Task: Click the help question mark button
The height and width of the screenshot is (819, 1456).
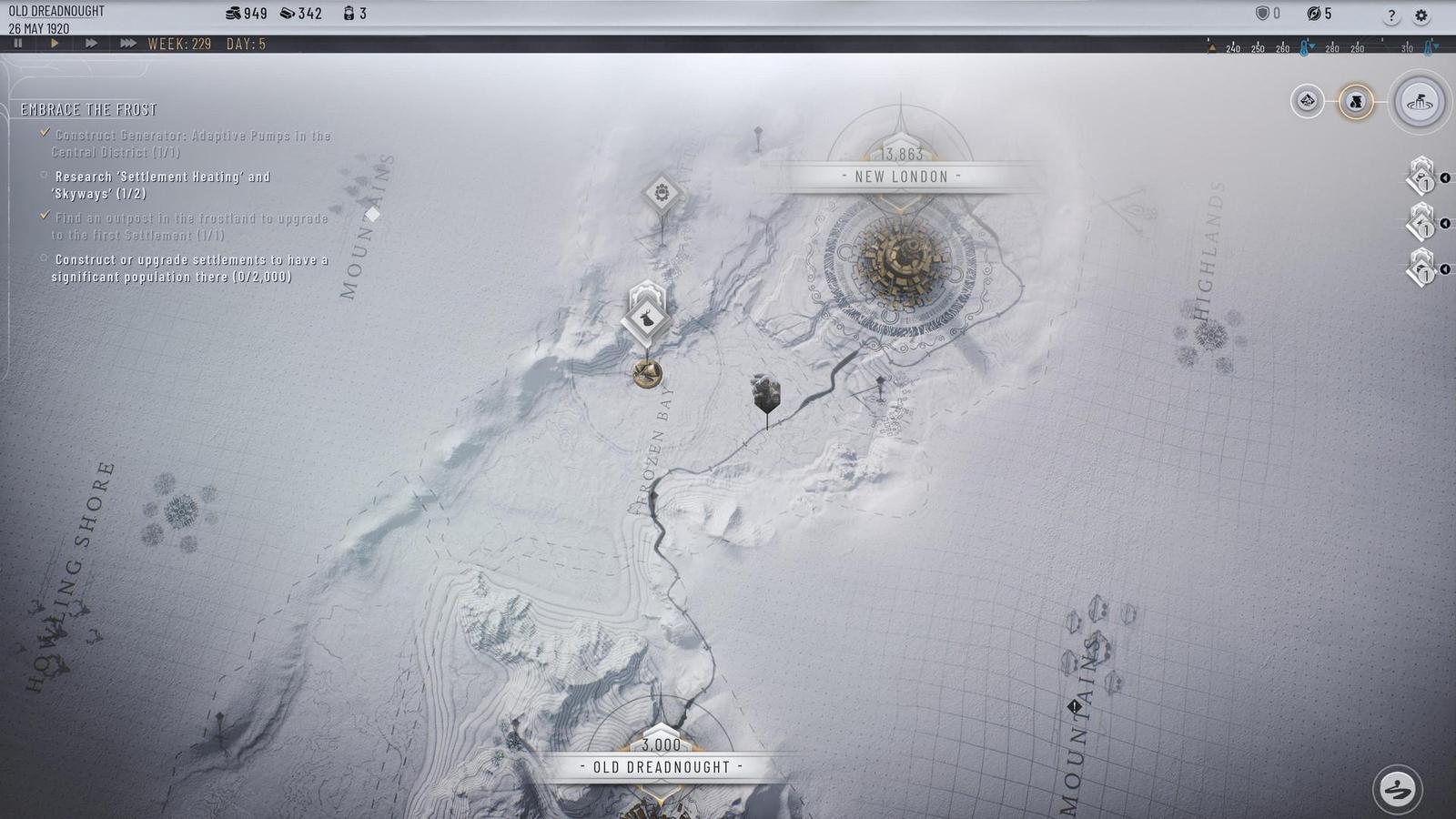Action: (x=1390, y=15)
